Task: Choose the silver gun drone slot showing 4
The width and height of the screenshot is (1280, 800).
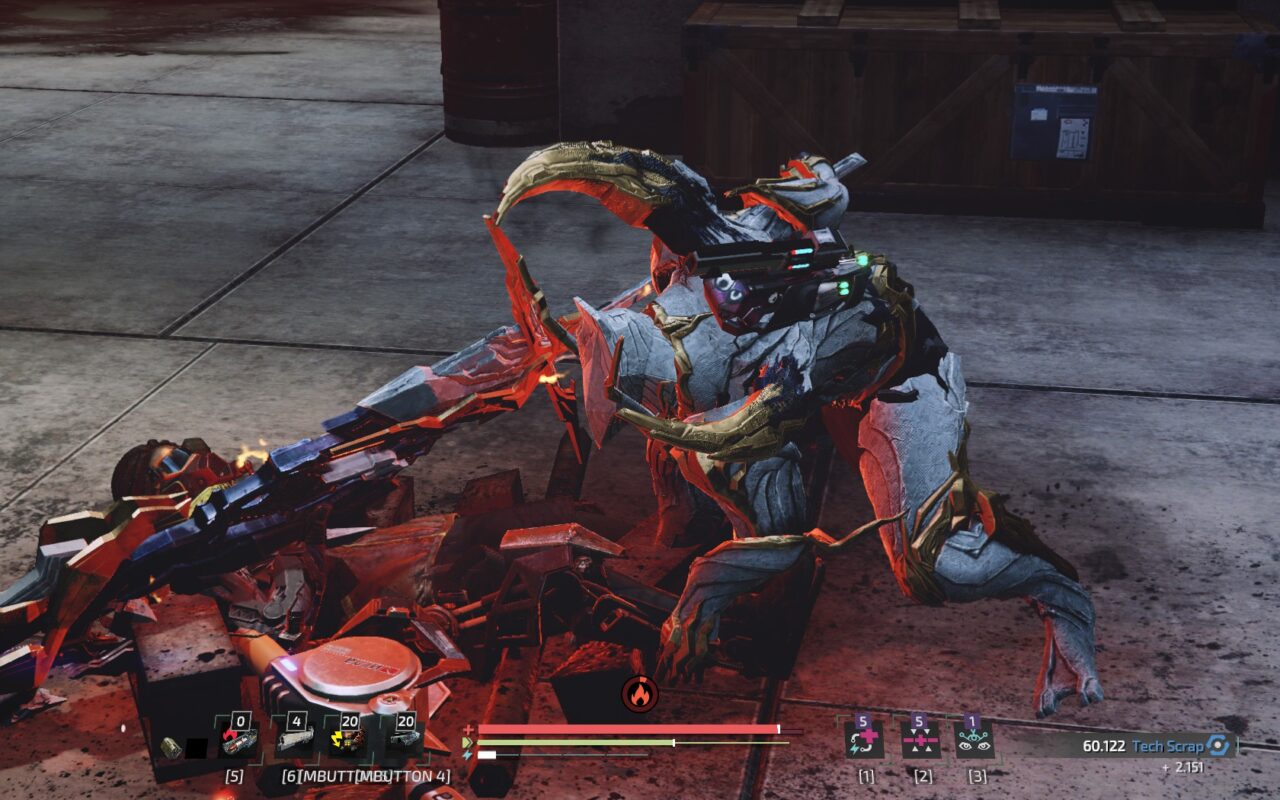Action: 295,740
